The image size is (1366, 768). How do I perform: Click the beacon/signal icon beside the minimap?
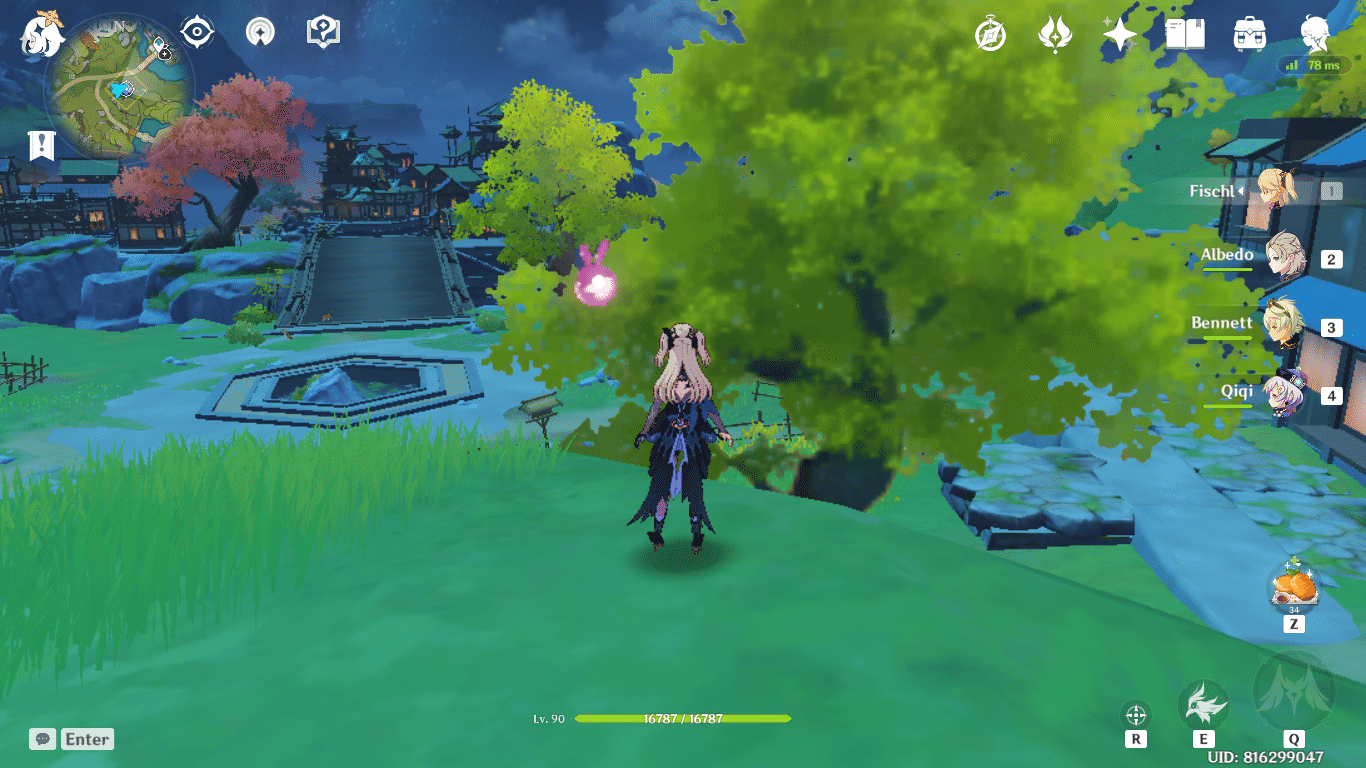[259, 31]
